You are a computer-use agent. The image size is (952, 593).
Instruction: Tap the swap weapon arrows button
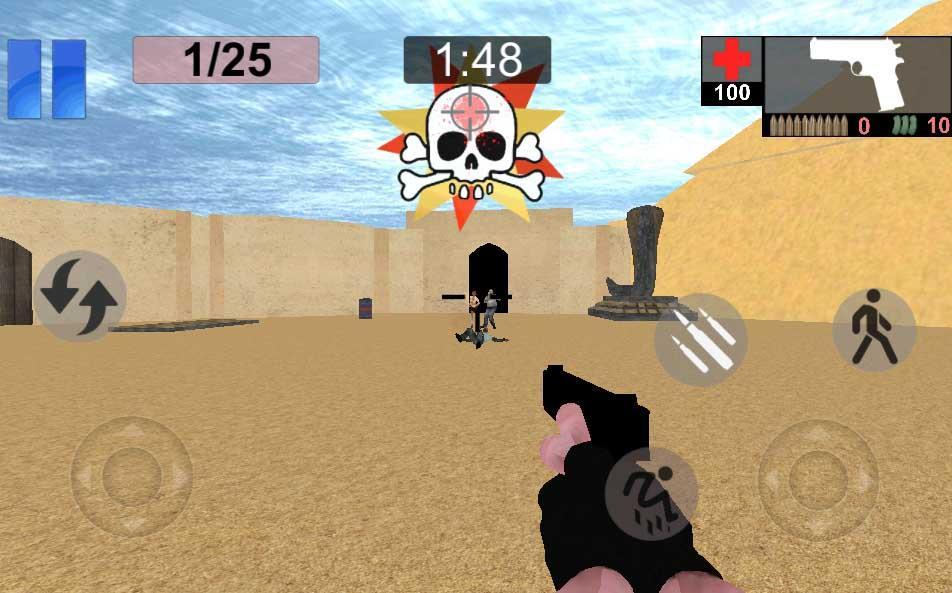[80, 297]
